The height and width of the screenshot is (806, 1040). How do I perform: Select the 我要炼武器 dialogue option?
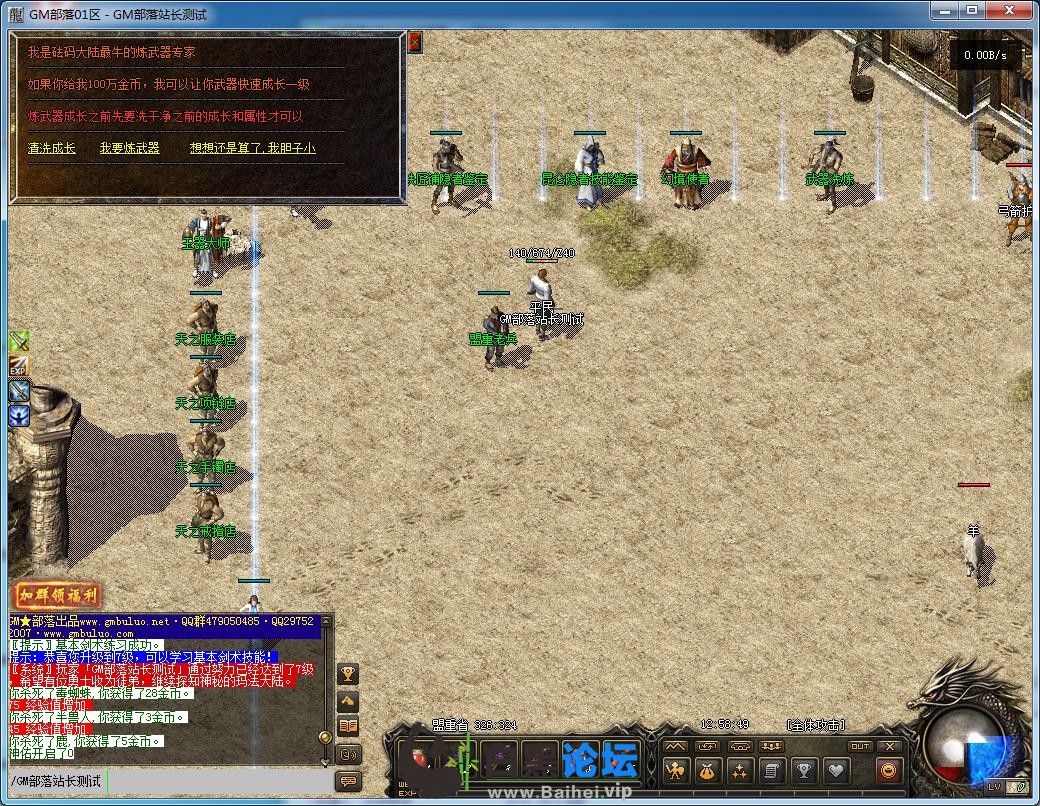[129, 148]
